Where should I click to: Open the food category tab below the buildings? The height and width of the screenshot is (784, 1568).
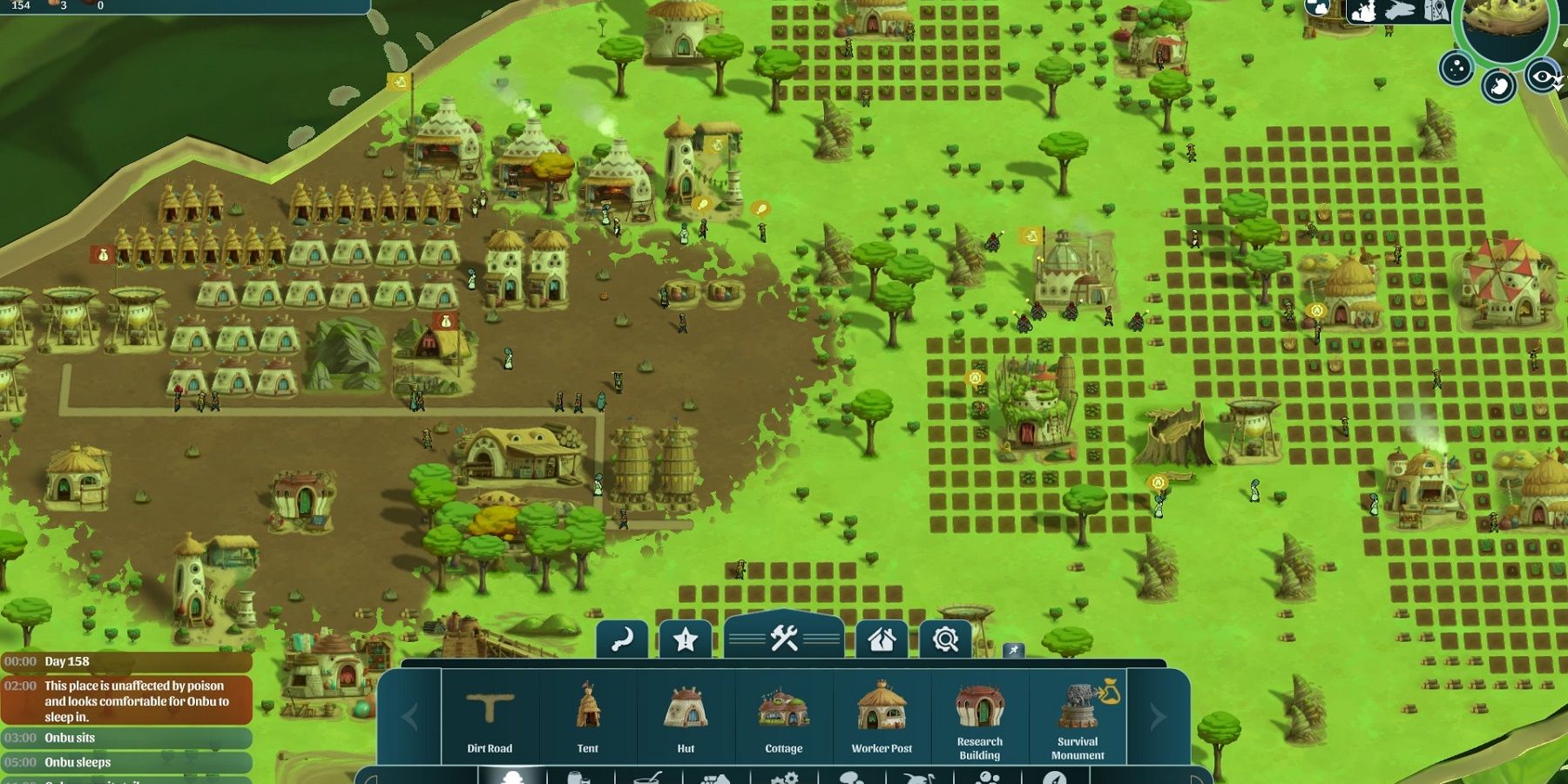(x=645, y=778)
